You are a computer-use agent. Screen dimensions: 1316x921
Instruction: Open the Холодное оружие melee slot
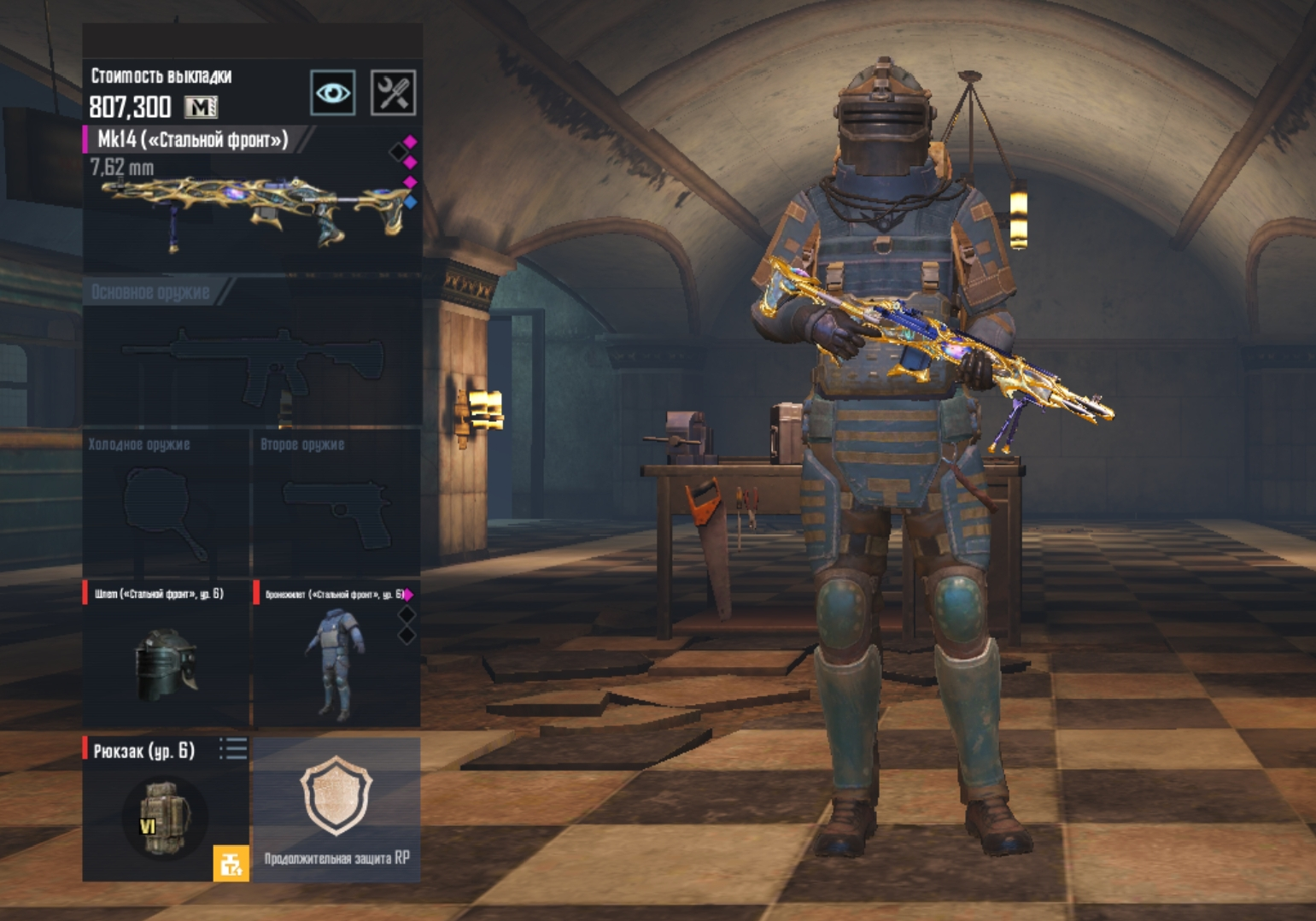(x=166, y=504)
